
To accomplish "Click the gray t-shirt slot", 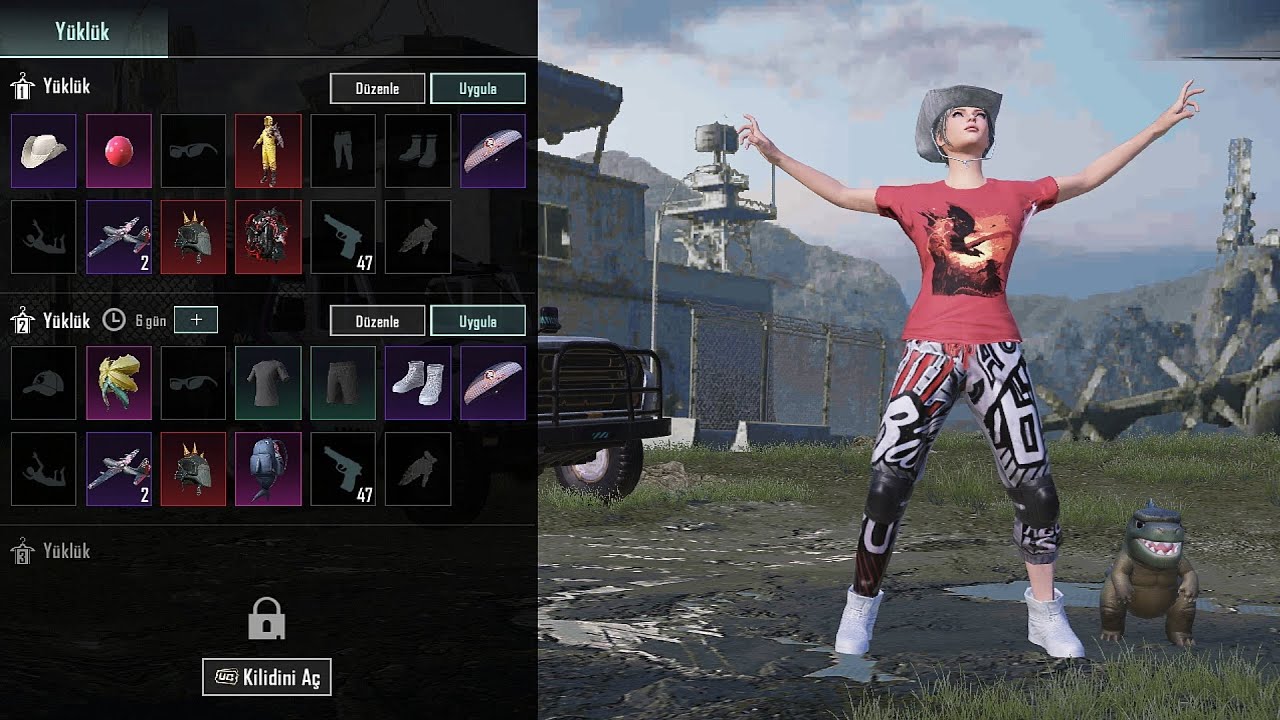I will [268, 383].
